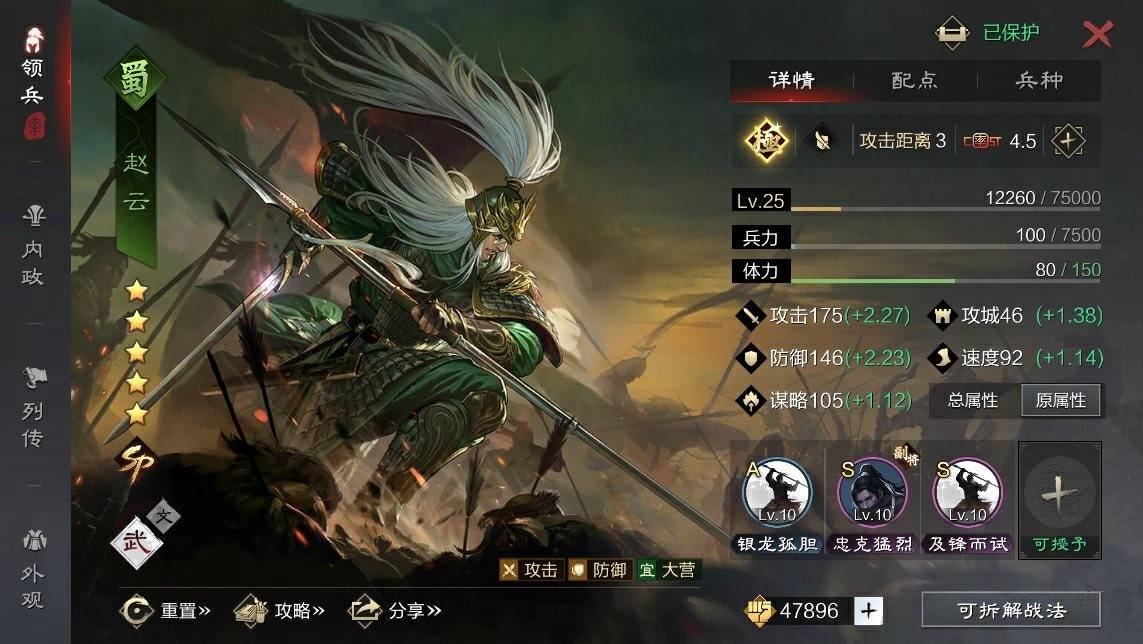Screen dimensions: 1143x644
Task: Show 总属性 total attributes
Action: tap(973, 400)
